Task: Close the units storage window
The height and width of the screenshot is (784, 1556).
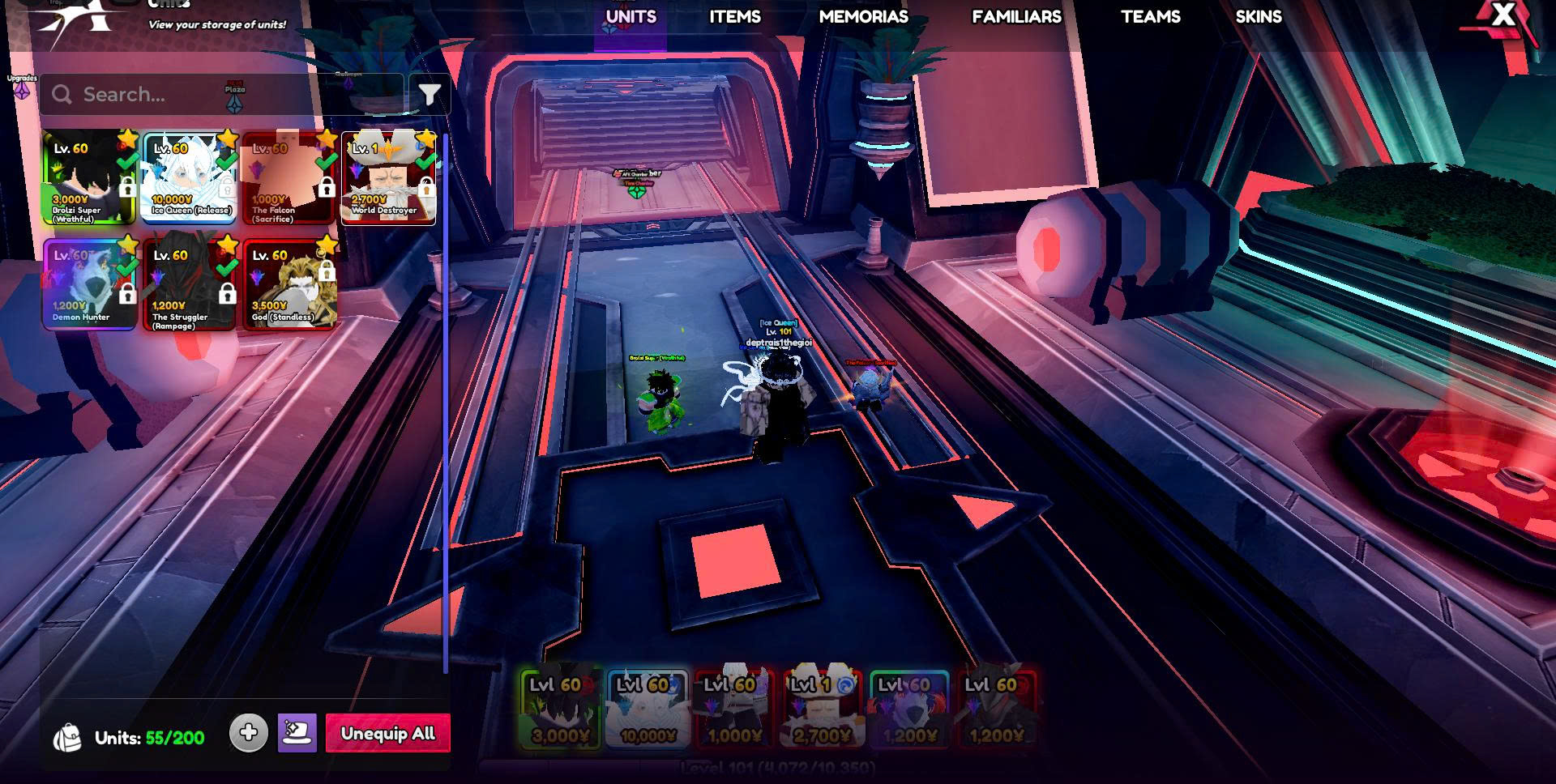Action: coord(1503,15)
